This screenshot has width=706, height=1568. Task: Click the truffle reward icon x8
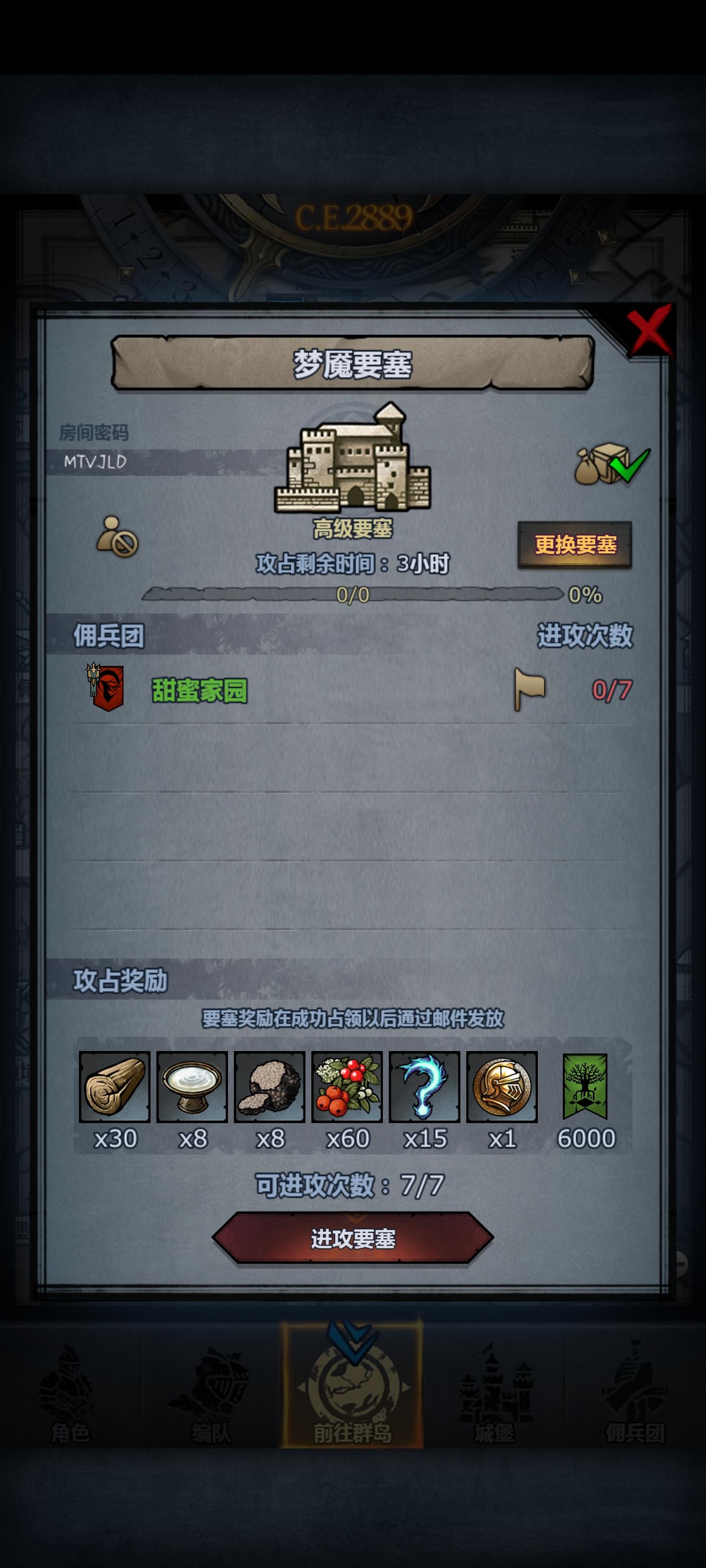click(270, 1087)
